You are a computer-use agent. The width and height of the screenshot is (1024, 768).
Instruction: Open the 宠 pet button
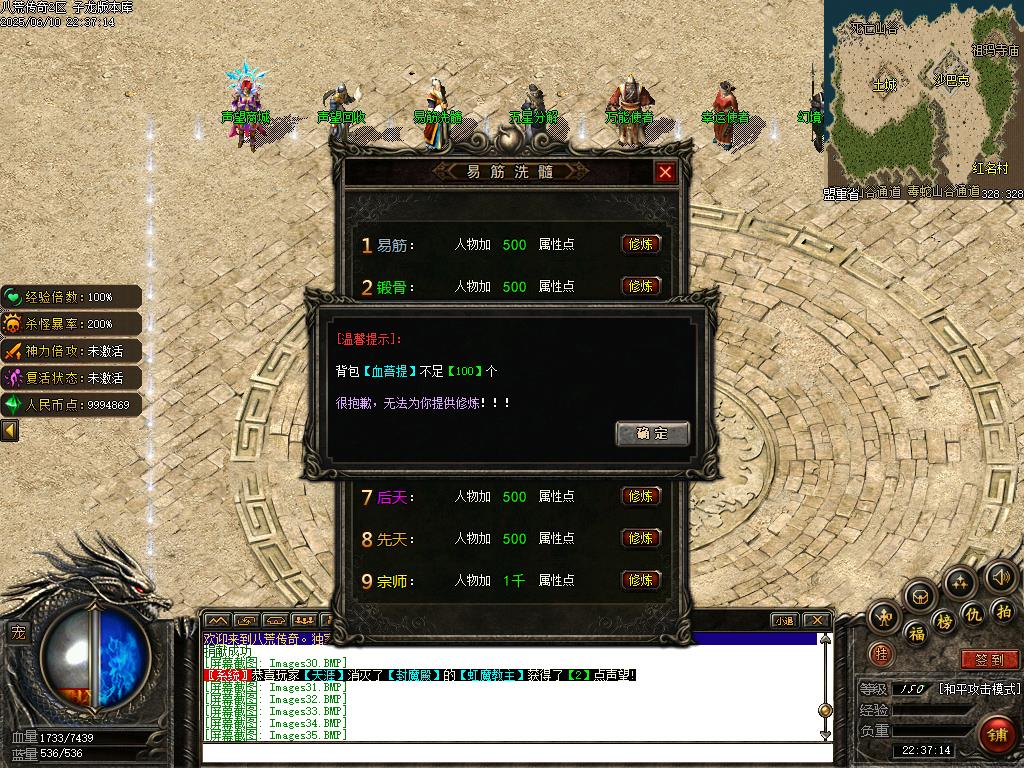tap(19, 631)
